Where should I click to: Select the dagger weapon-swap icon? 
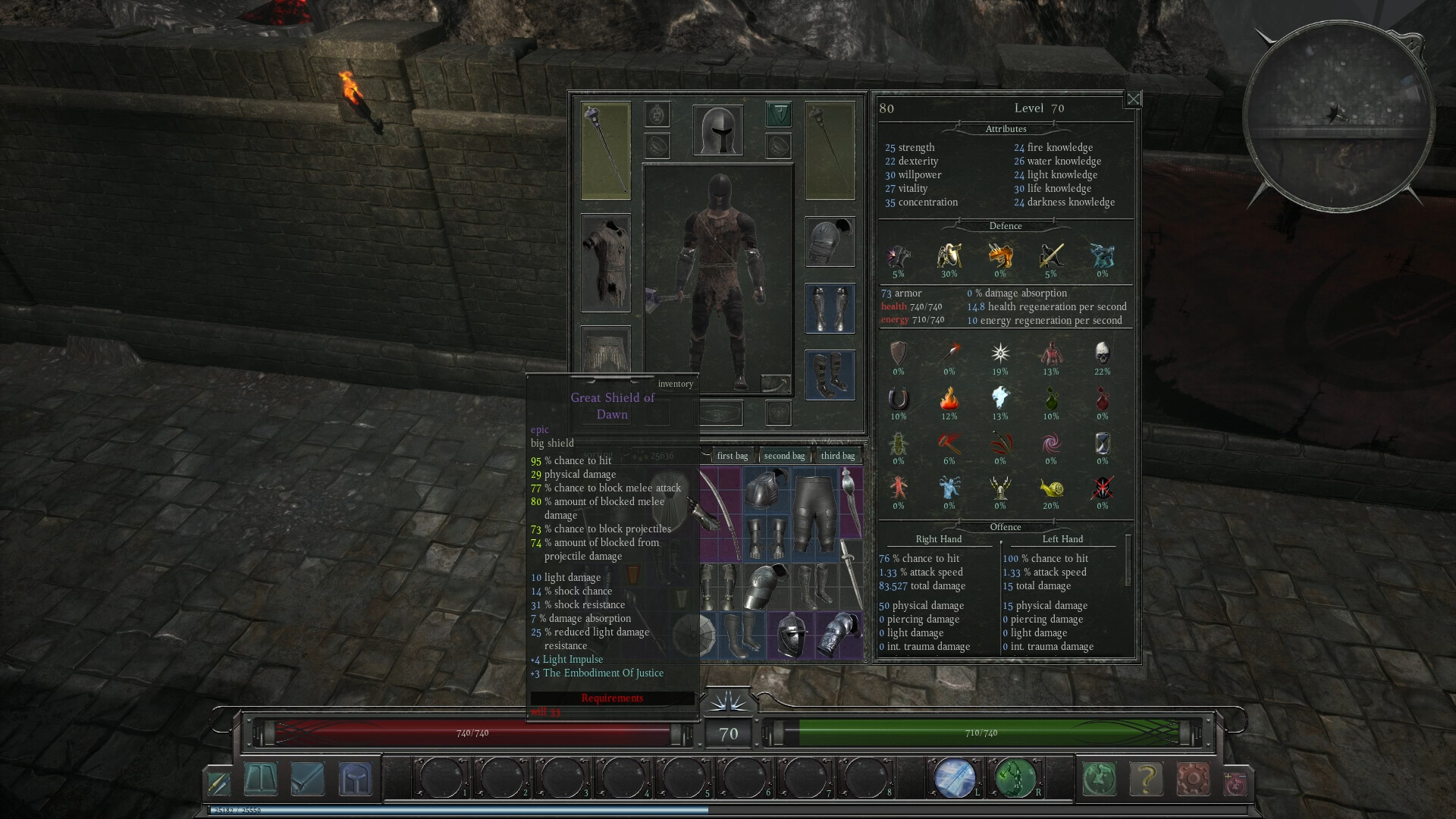click(218, 783)
